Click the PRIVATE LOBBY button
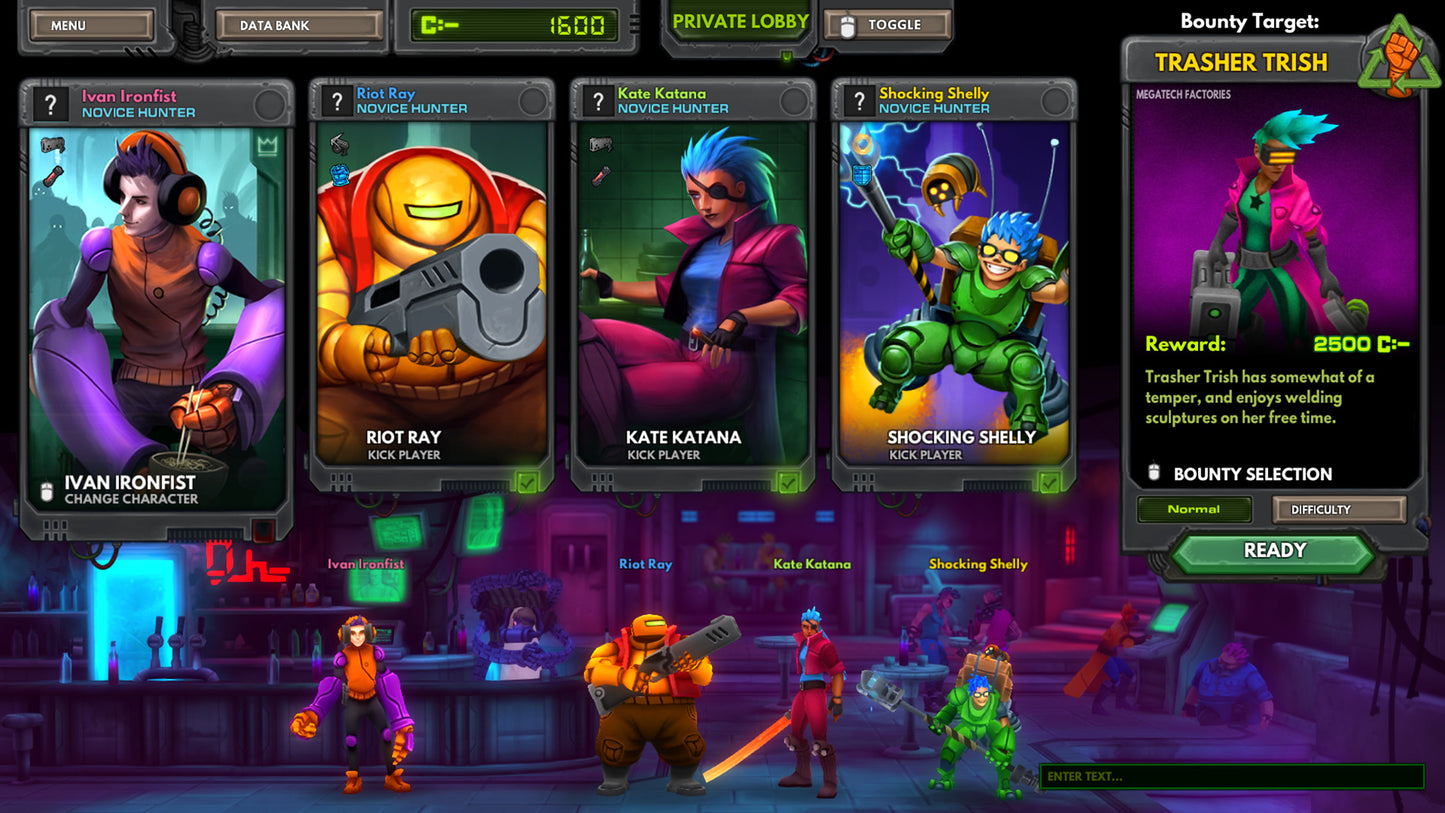The width and height of the screenshot is (1445, 813). click(x=738, y=20)
